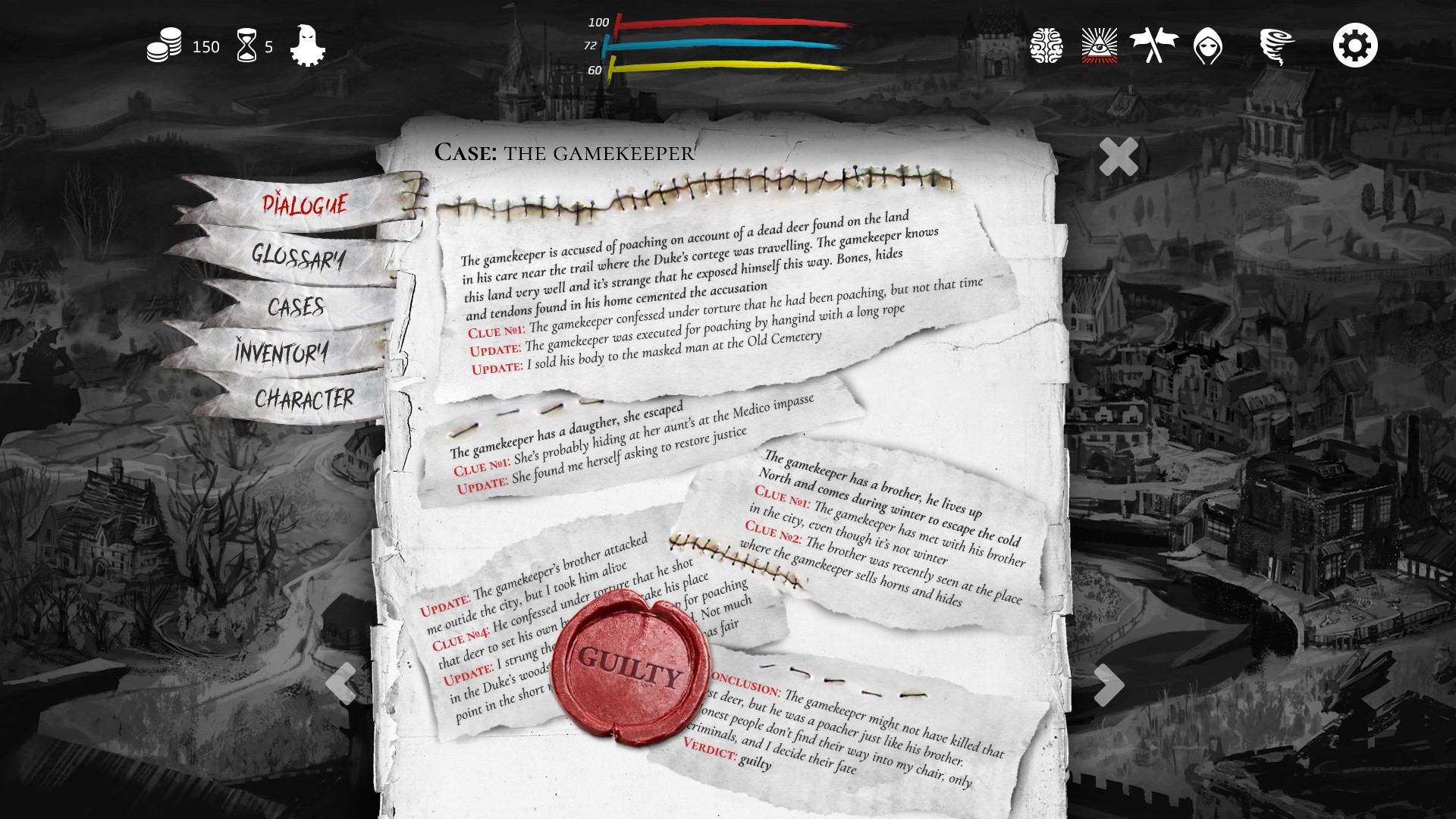Keep the Dialogue tab selected

(306, 202)
